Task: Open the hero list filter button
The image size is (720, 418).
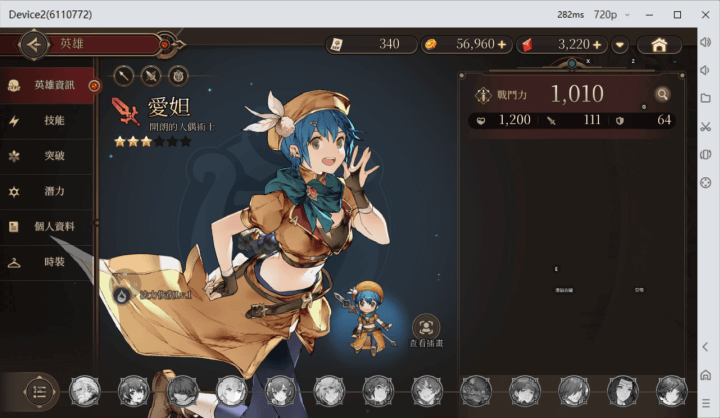Action: click(x=38, y=391)
